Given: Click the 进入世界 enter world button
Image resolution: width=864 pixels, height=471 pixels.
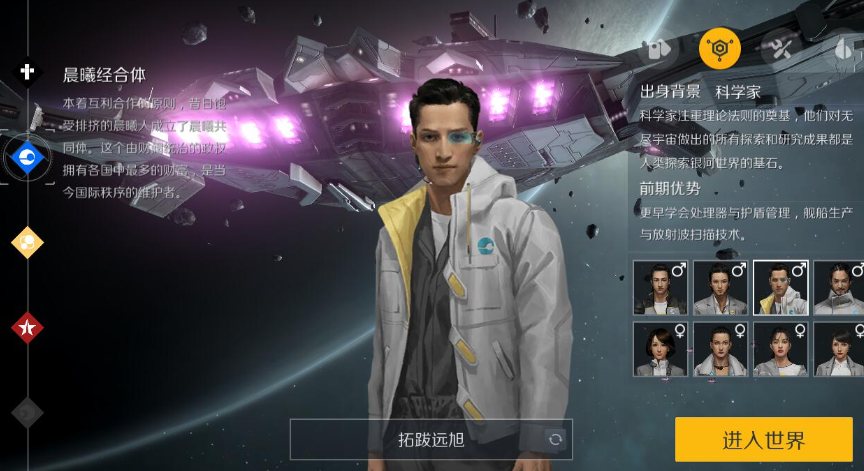Looking at the screenshot, I should coord(763,439).
